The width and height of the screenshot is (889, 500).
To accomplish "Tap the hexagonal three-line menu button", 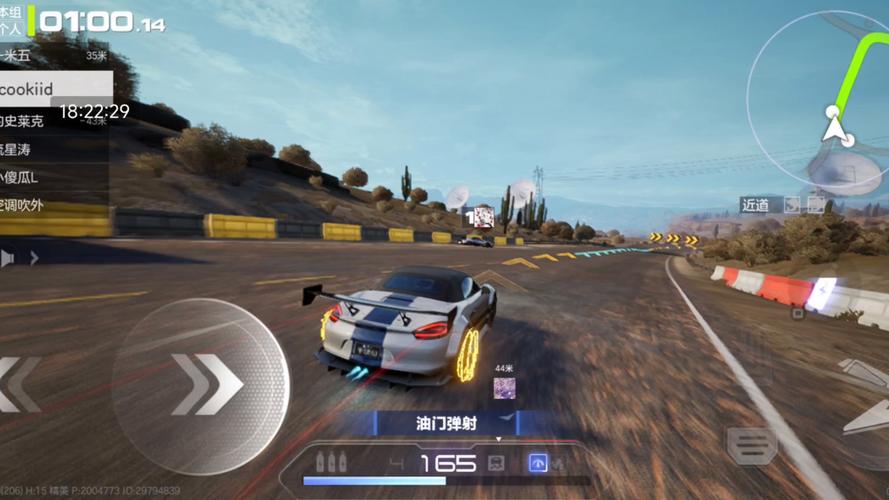I will tap(752, 446).
